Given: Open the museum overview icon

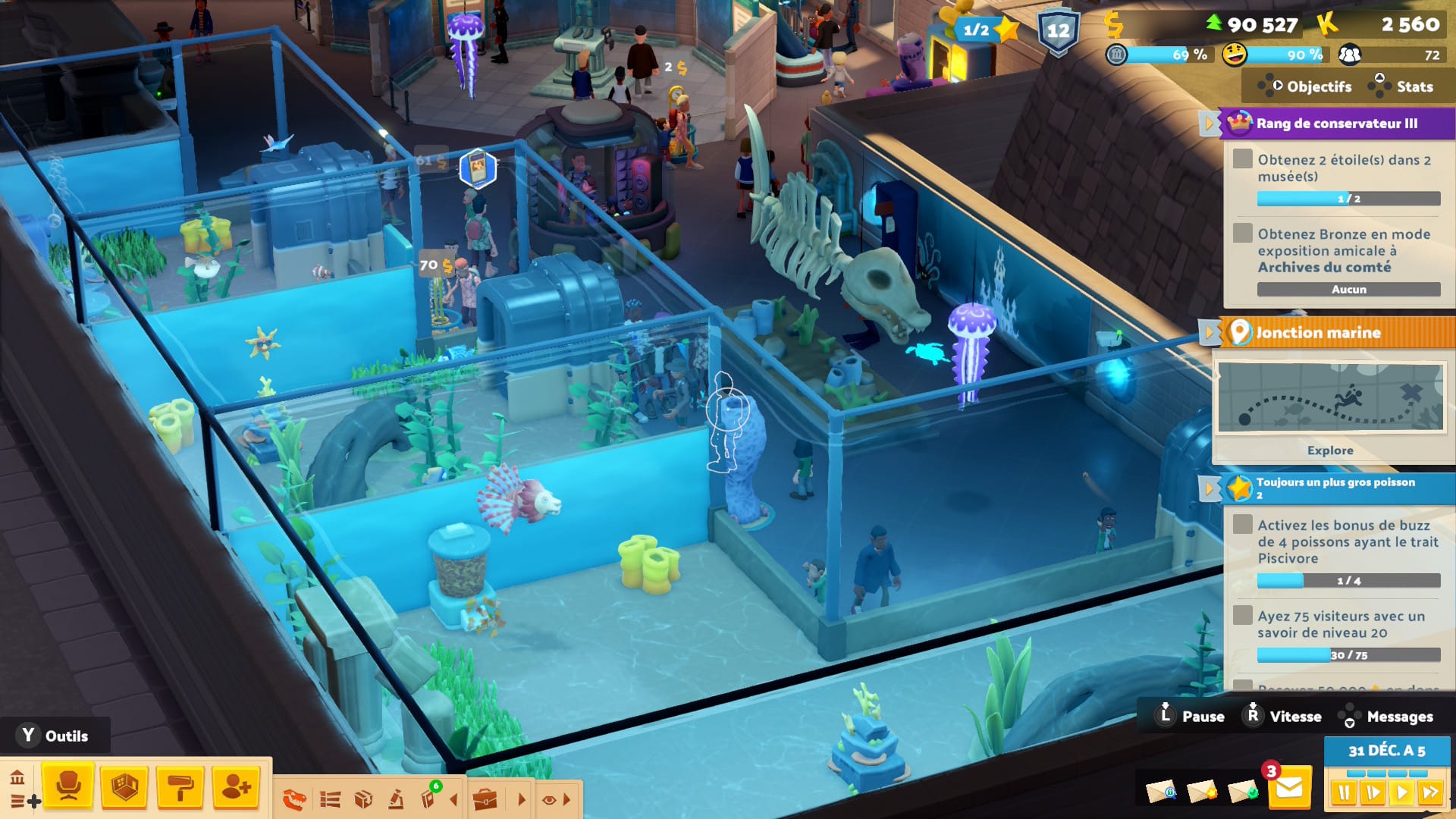Looking at the screenshot, I should pyautogui.click(x=17, y=778).
